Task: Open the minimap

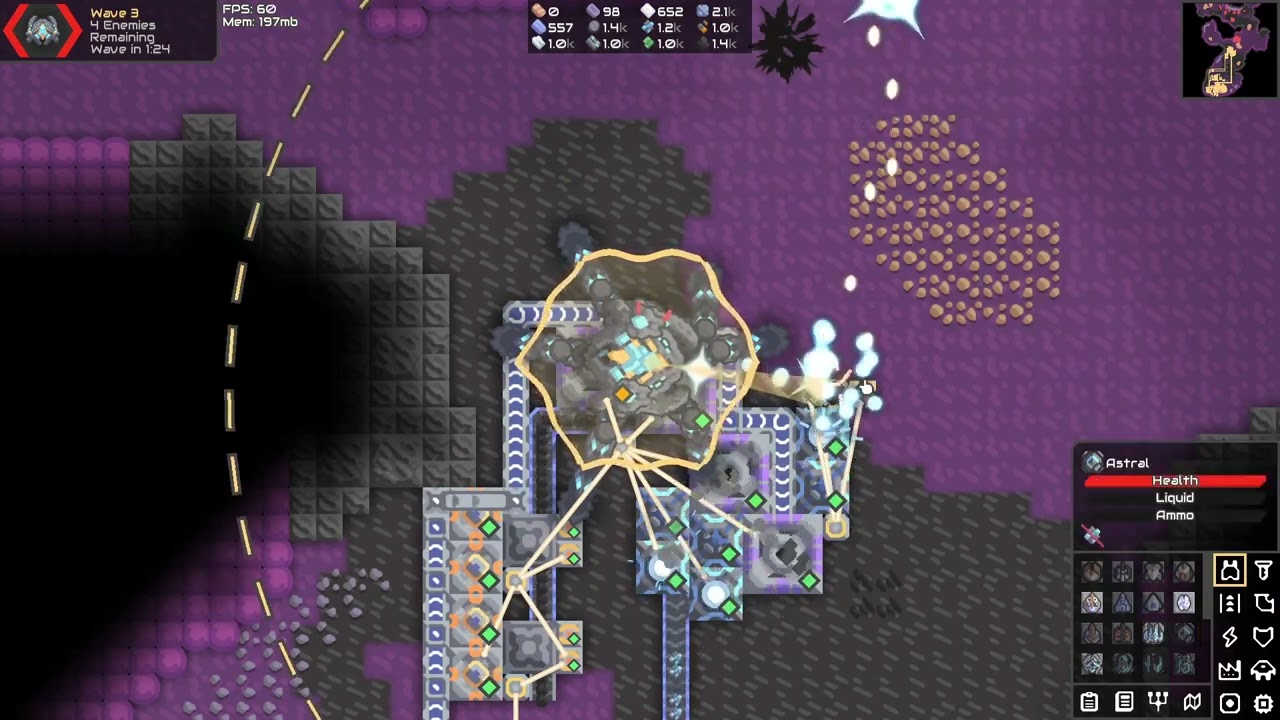Action: point(1229,49)
